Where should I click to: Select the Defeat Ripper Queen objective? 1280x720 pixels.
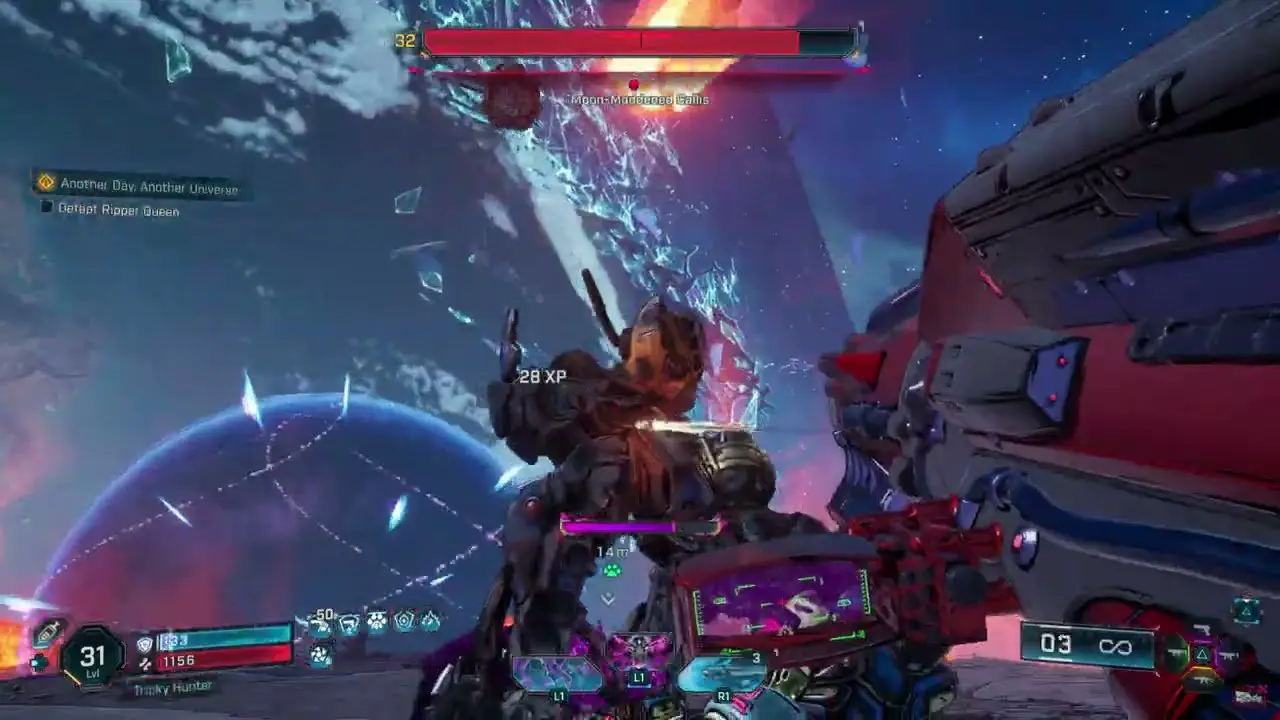pos(118,210)
